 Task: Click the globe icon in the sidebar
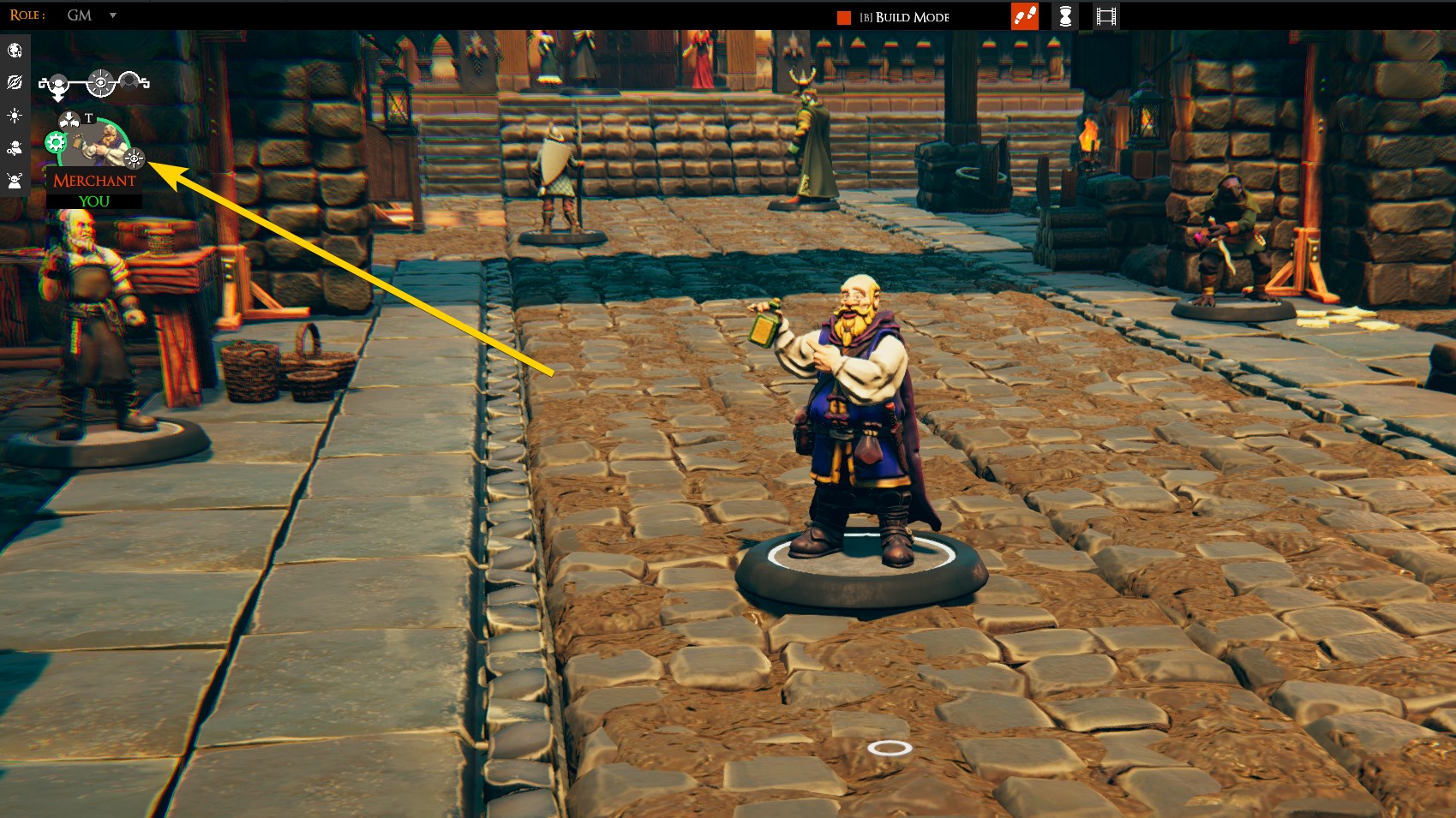point(15,51)
